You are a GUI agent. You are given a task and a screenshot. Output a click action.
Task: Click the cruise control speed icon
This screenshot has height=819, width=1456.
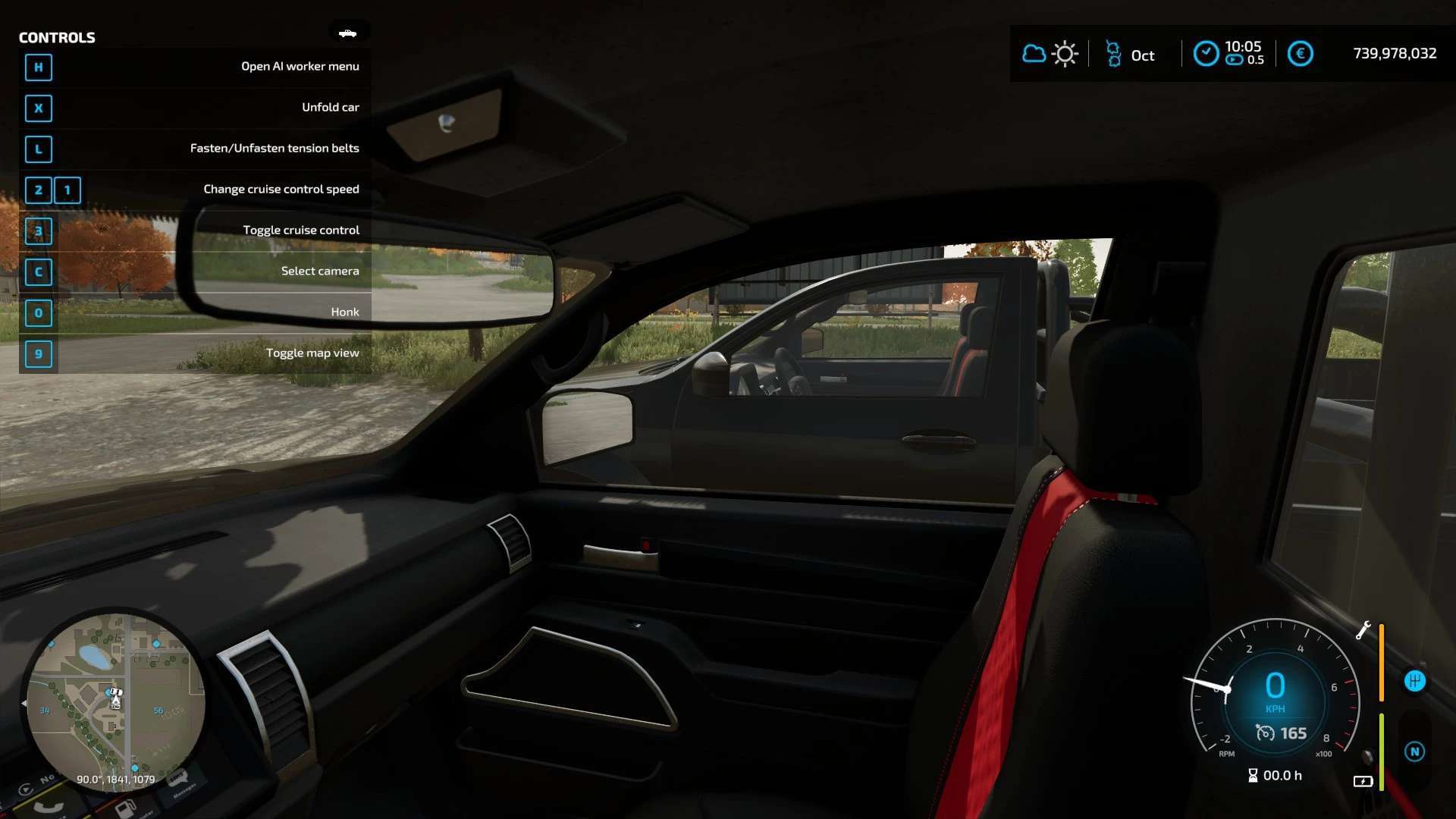click(1265, 733)
